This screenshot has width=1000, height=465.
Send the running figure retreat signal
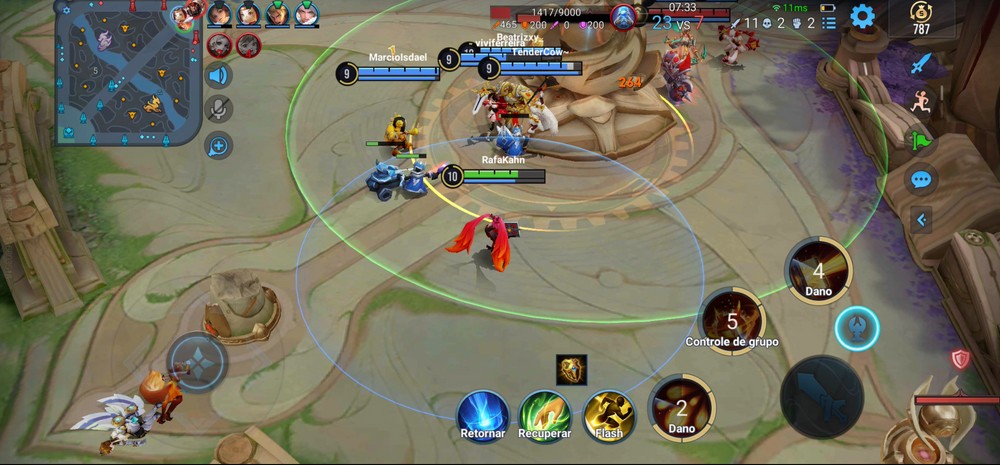tap(921, 100)
